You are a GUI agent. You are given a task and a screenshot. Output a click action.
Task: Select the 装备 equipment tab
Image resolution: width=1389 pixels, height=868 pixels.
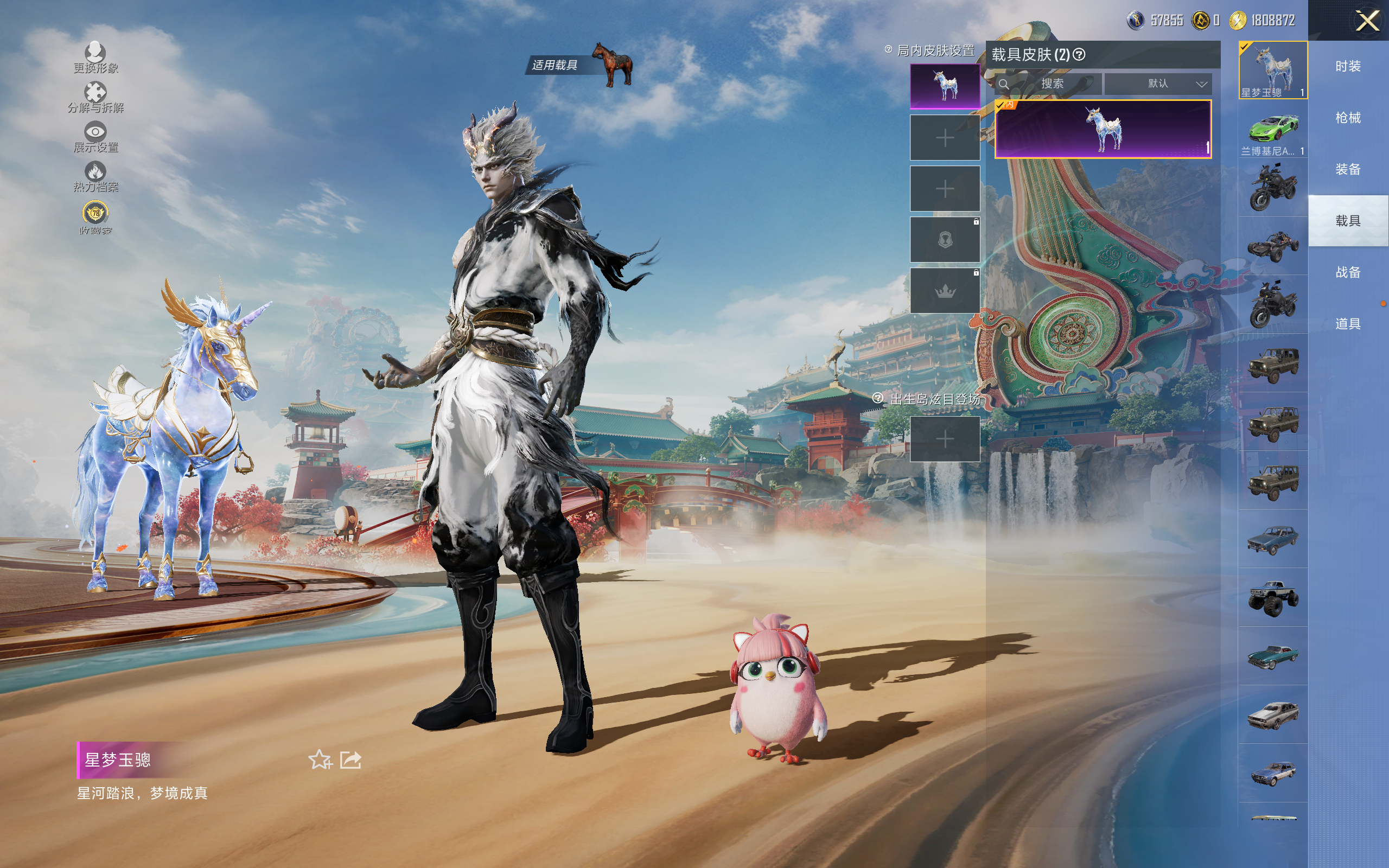pyautogui.click(x=1348, y=169)
